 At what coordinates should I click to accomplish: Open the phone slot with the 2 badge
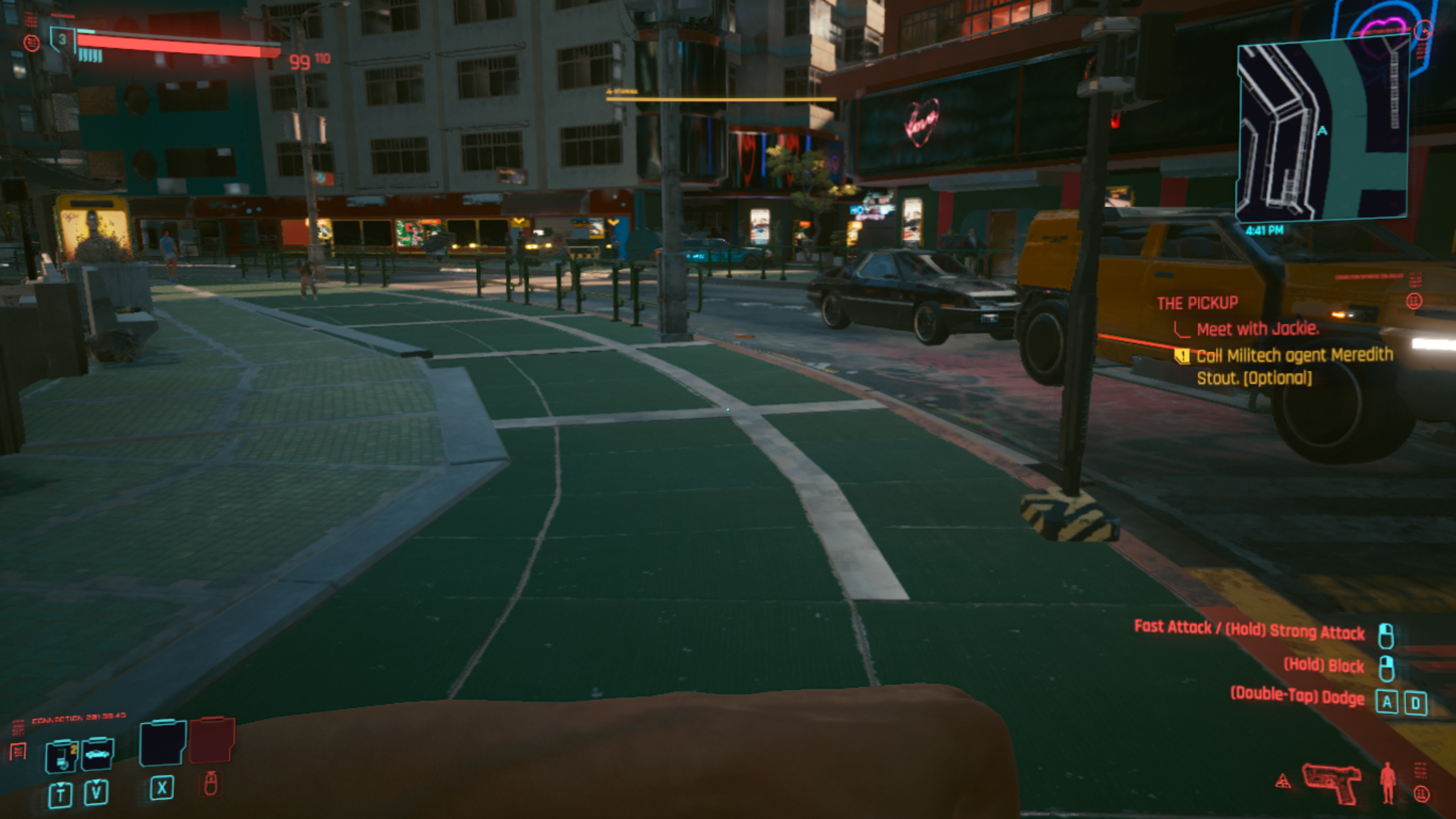tap(61, 756)
